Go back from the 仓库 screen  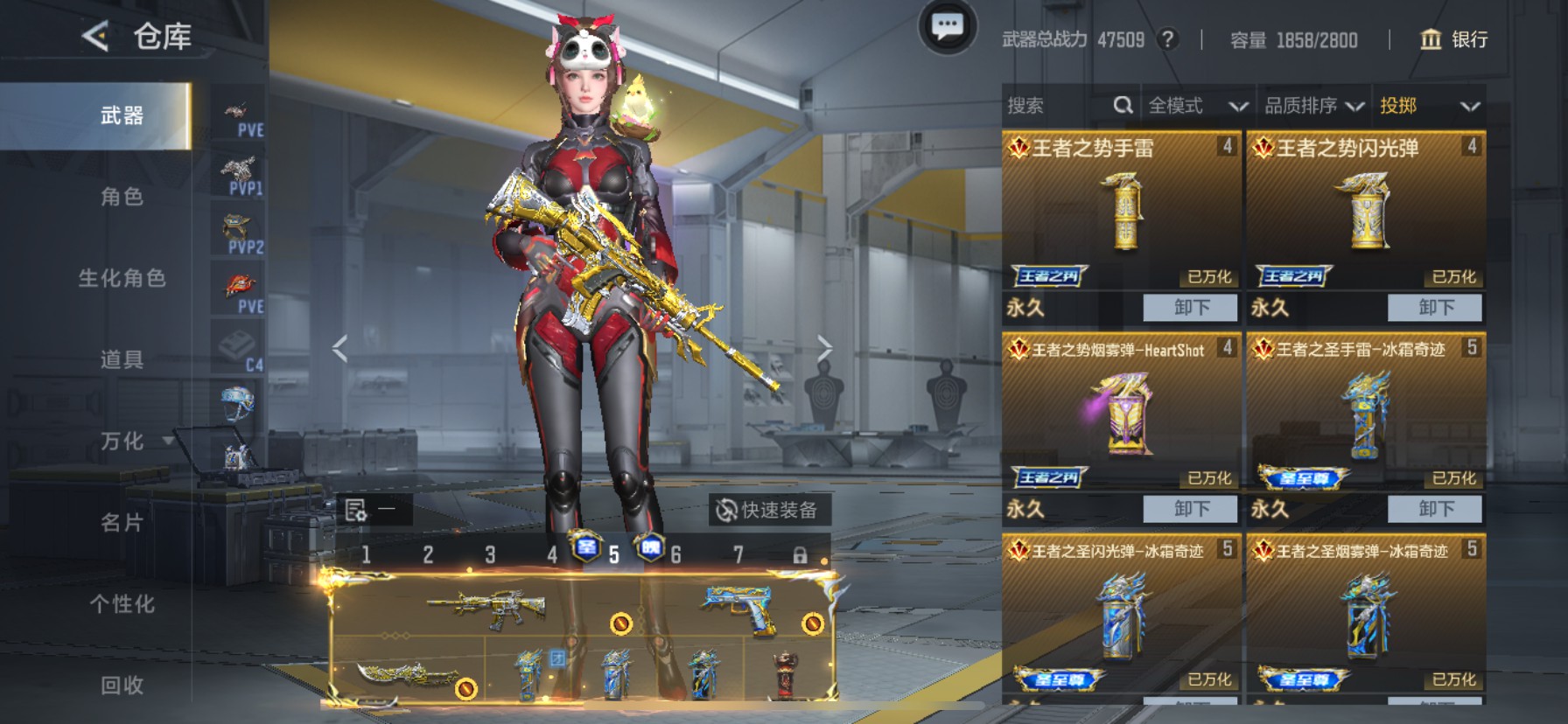[95, 37]
